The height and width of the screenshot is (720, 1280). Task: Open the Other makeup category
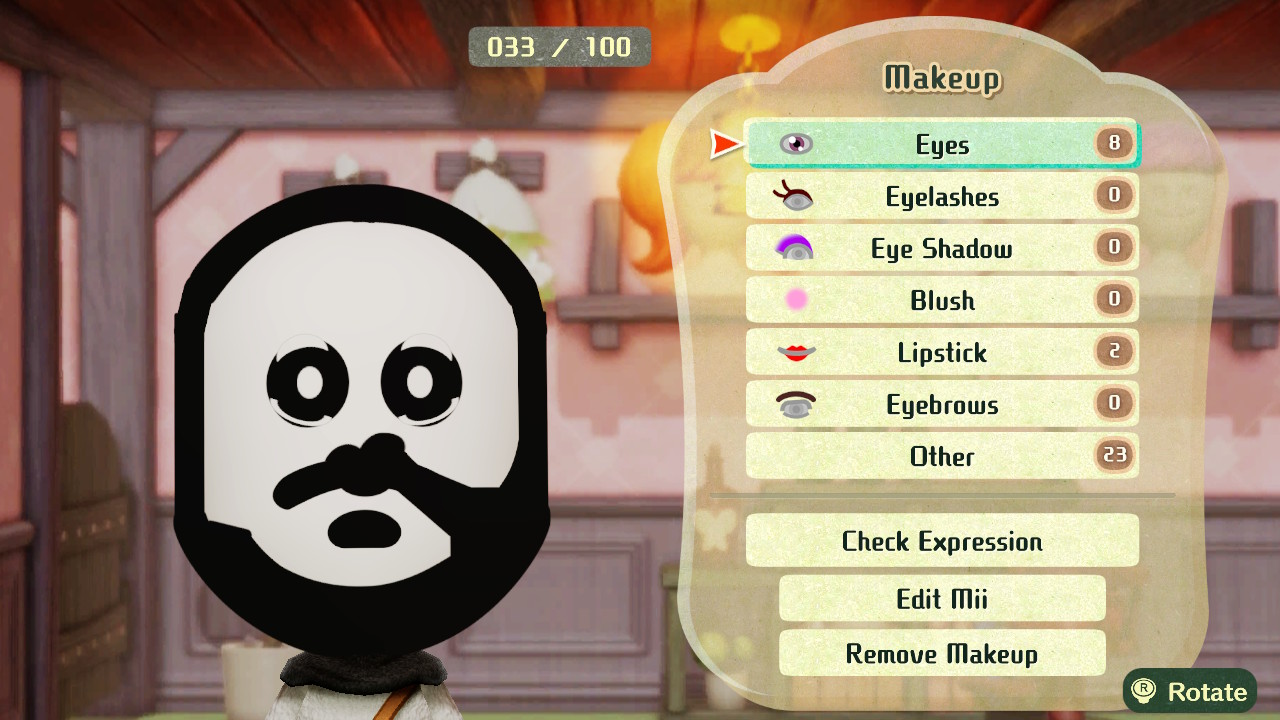[941, 456]
